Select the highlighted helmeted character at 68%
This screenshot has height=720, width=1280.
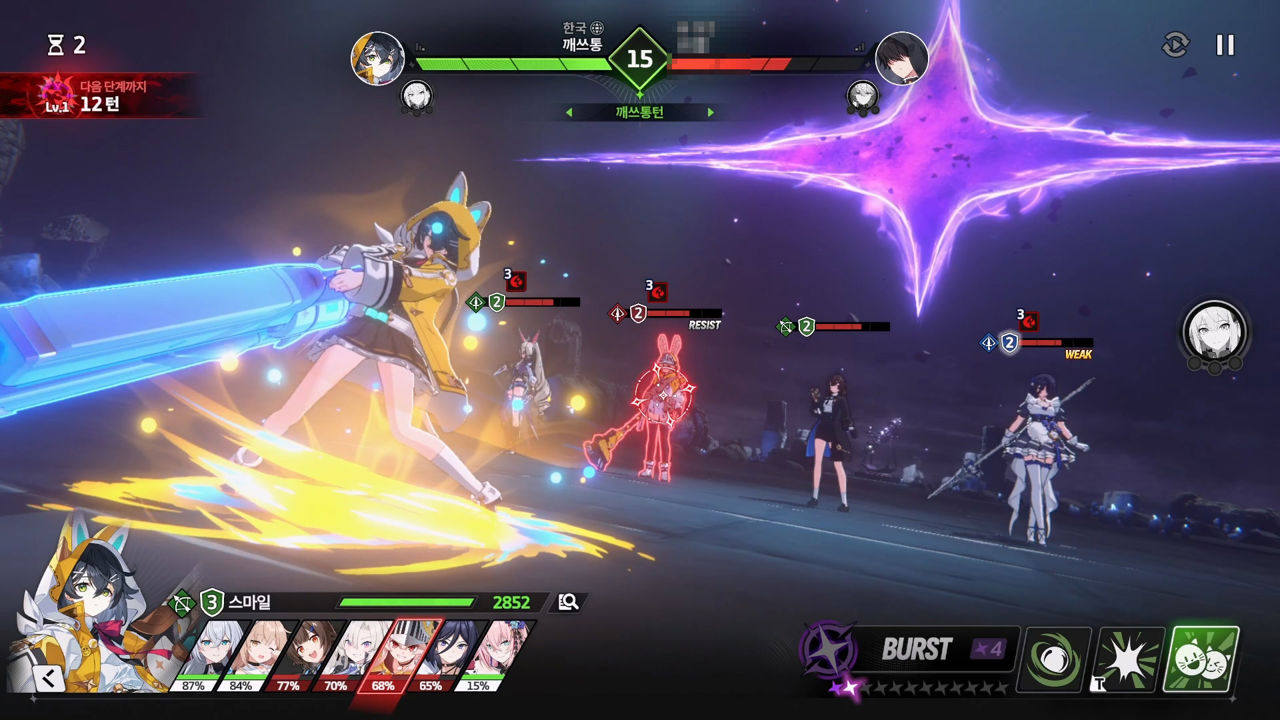(400, 655)
